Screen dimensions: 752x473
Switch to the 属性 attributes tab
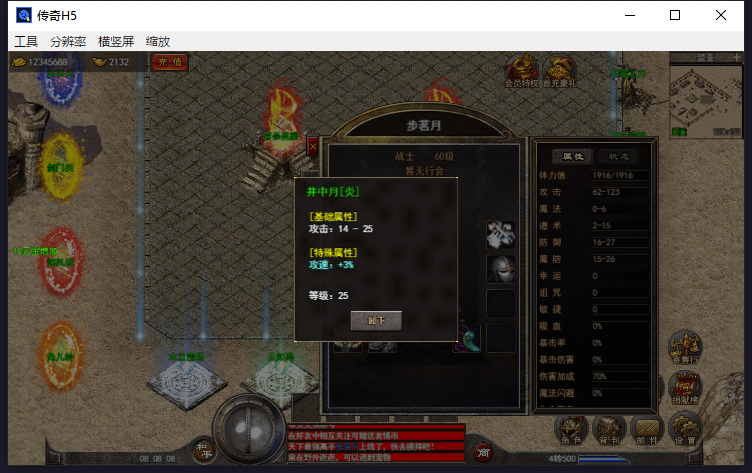click(x=574, y=156)
